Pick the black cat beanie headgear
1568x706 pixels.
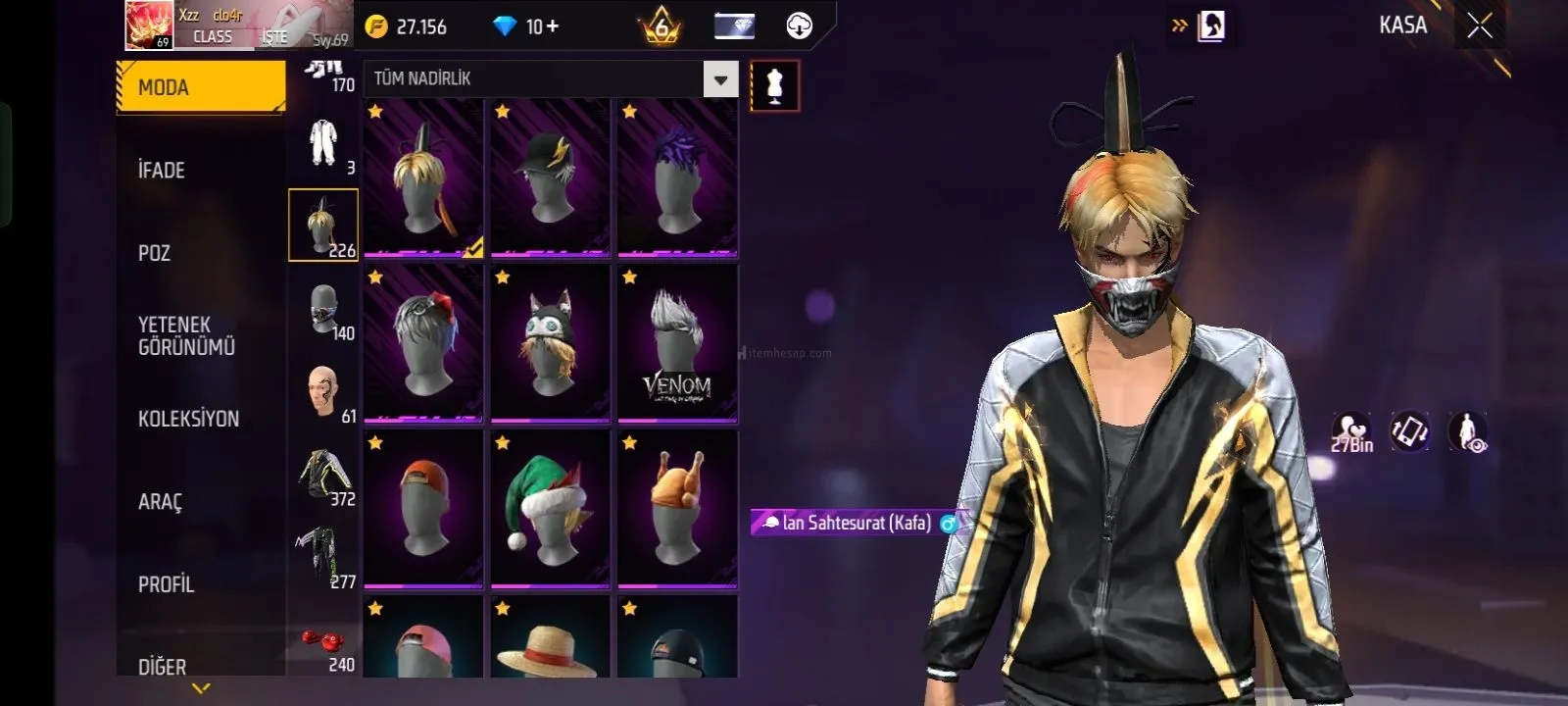(x=550, y=343)
